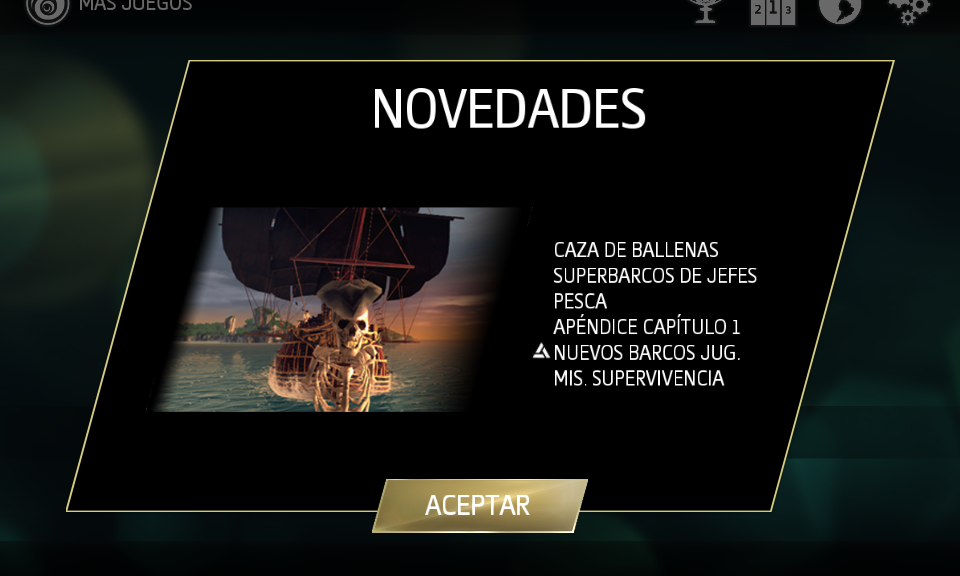Screen dimensions: 960x576
Task: Open the trophy achievements icon
Action: (x=706, y=10)
